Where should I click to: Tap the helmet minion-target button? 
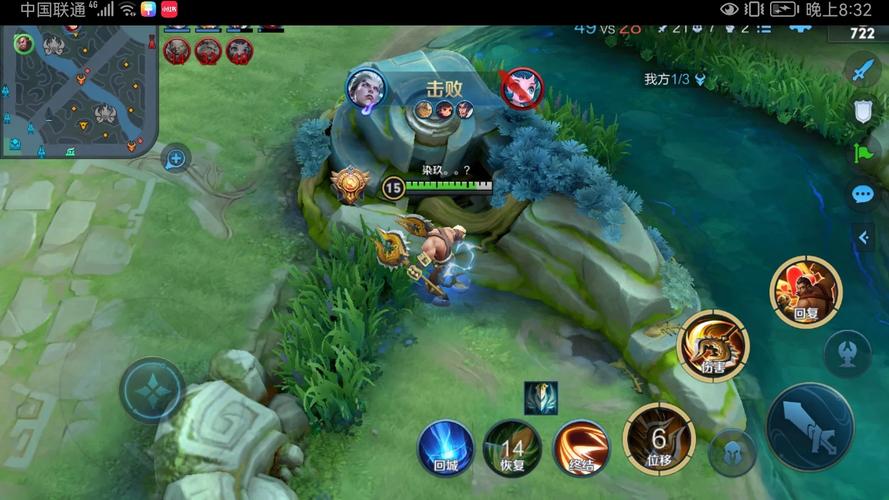732,453
